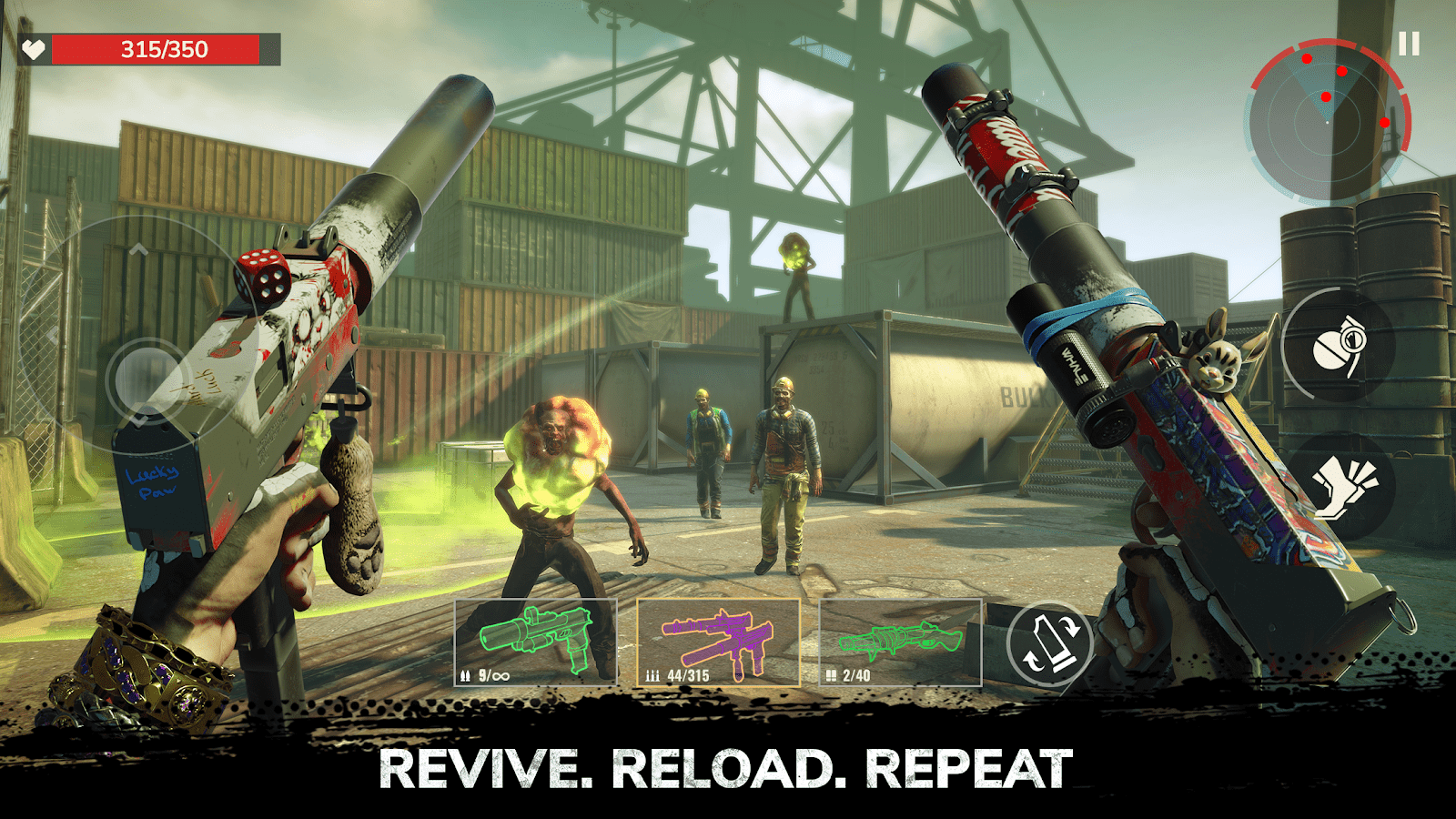
Task: Tap the reload ammo button
Action: (x=1050, y=643)
